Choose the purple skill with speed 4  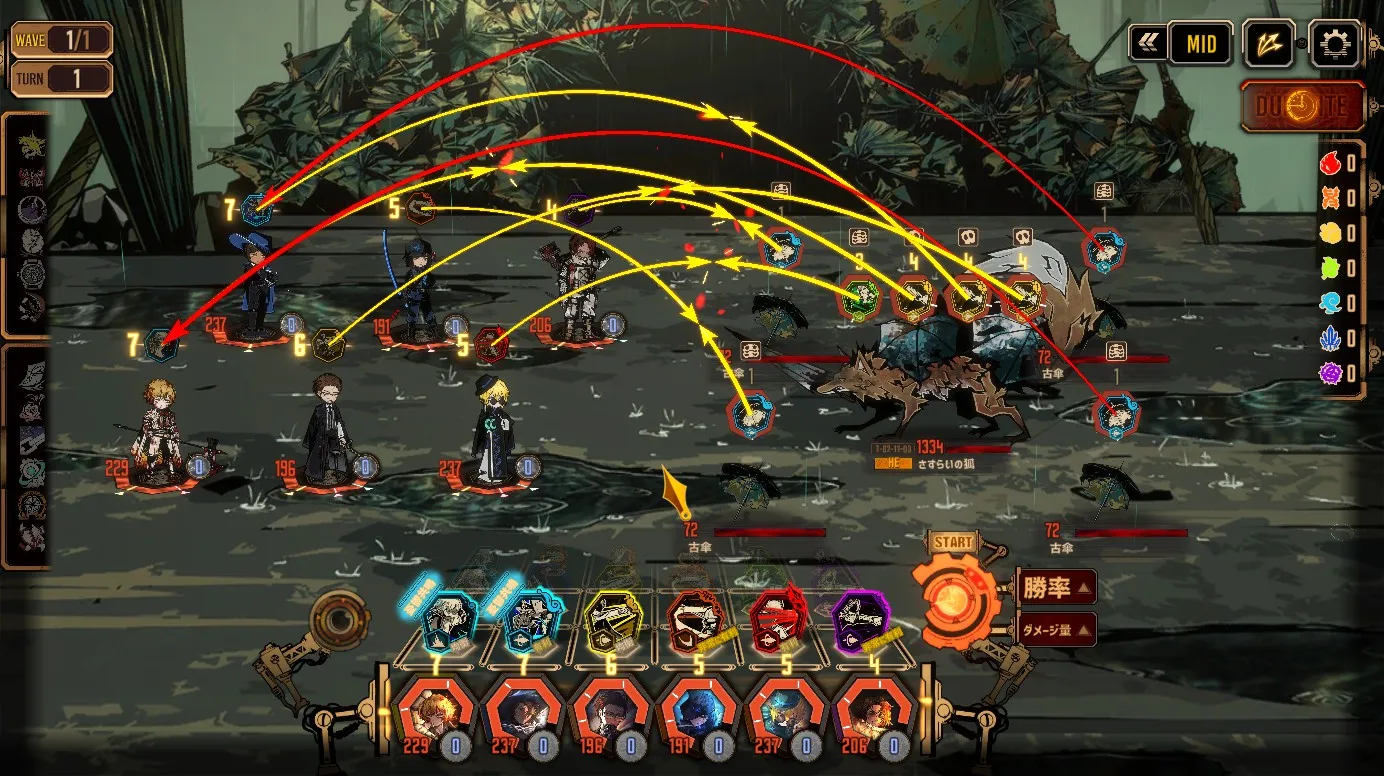pos(862,621)
